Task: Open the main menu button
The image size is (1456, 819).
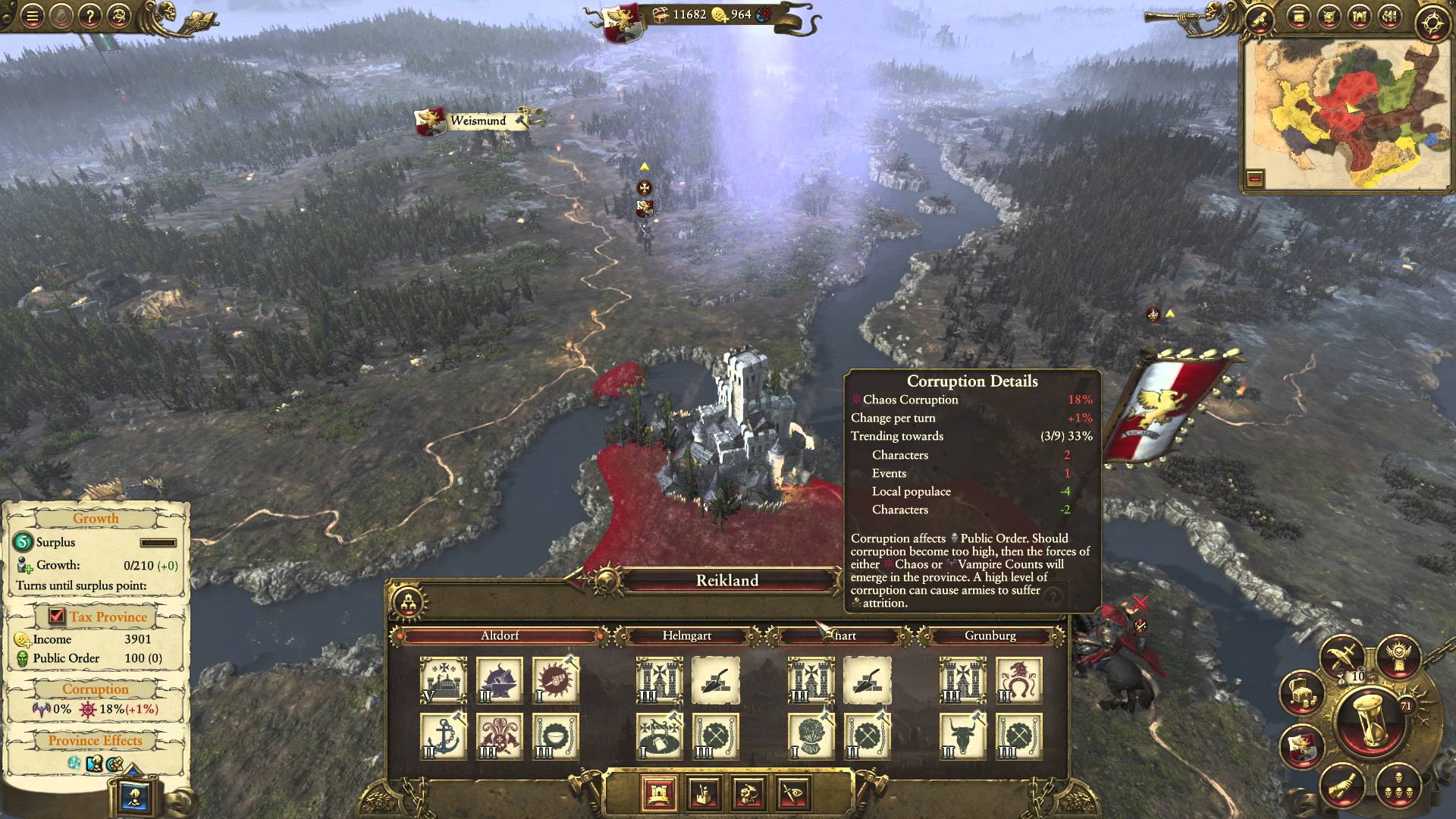Action: point(32,16)
